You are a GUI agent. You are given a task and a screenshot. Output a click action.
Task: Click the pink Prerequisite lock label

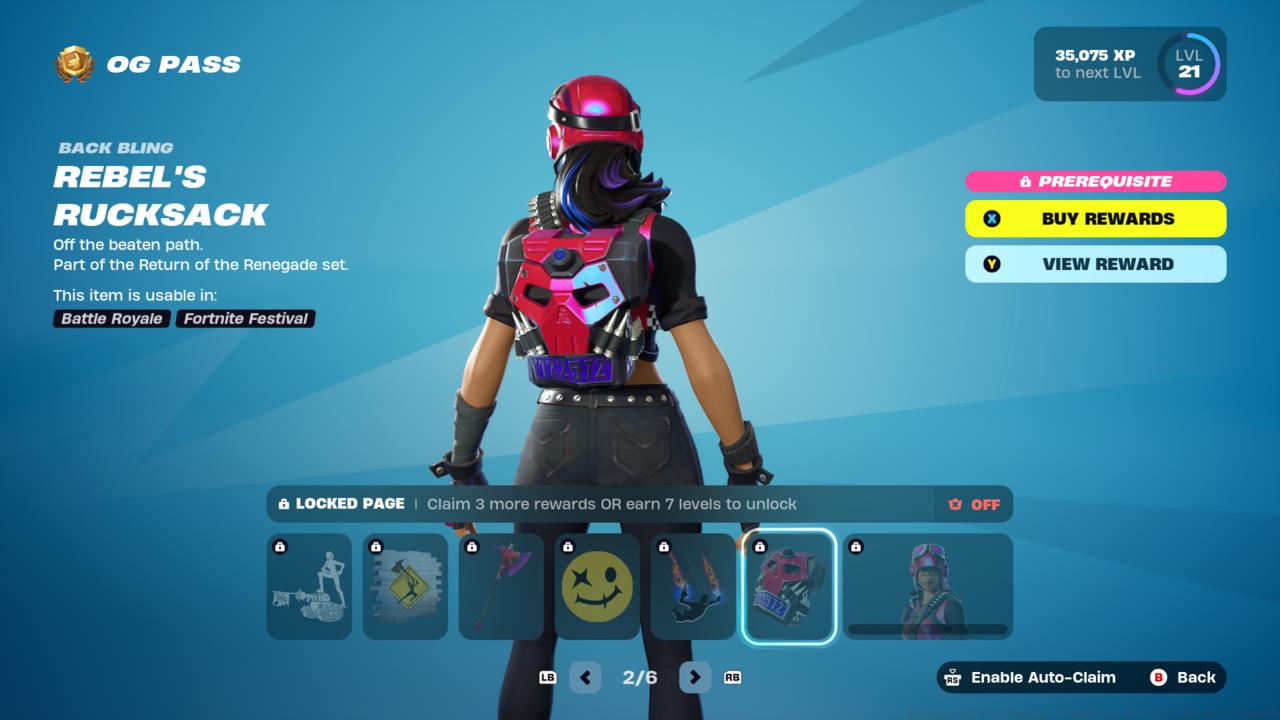1095,181
